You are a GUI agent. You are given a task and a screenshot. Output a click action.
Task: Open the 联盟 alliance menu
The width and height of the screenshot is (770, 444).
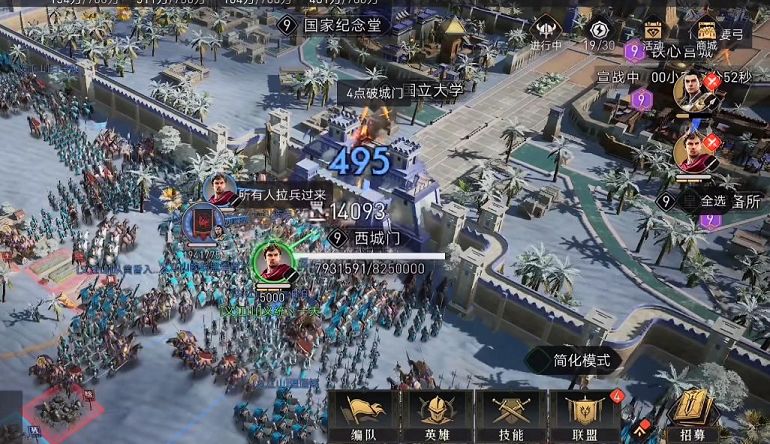tap(585, 415)
